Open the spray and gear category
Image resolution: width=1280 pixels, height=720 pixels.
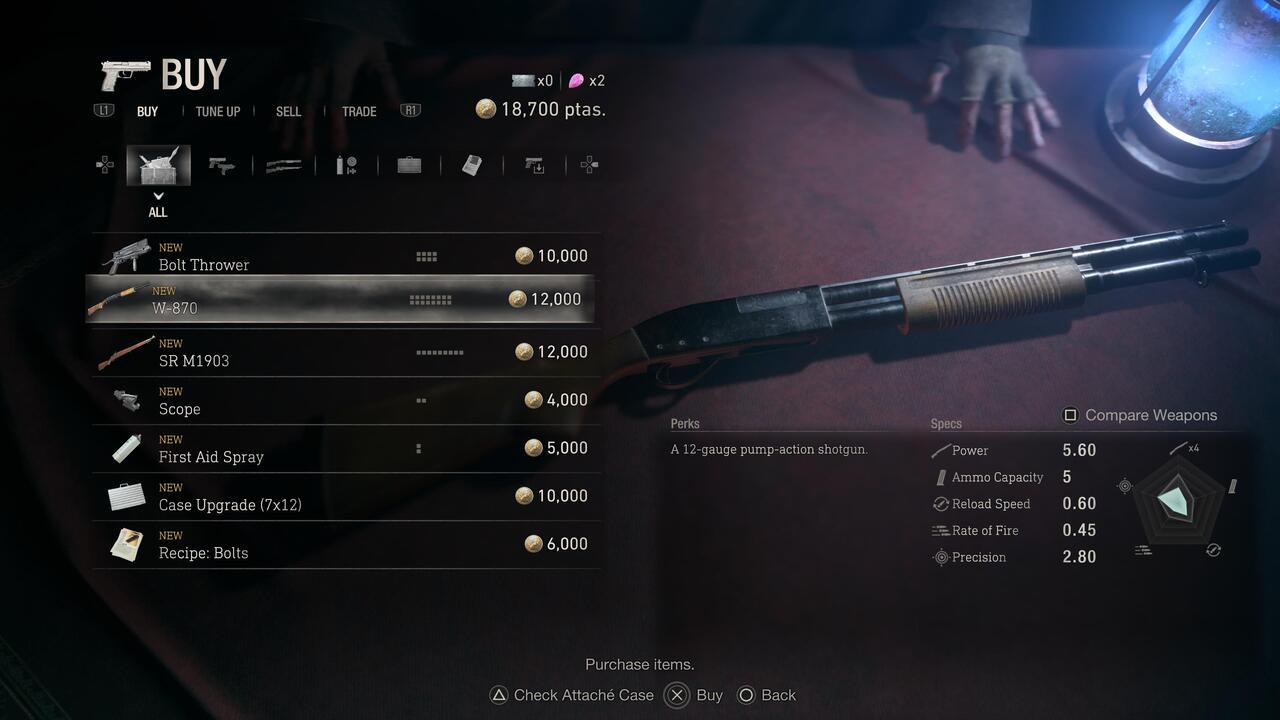tap(346, 166)
